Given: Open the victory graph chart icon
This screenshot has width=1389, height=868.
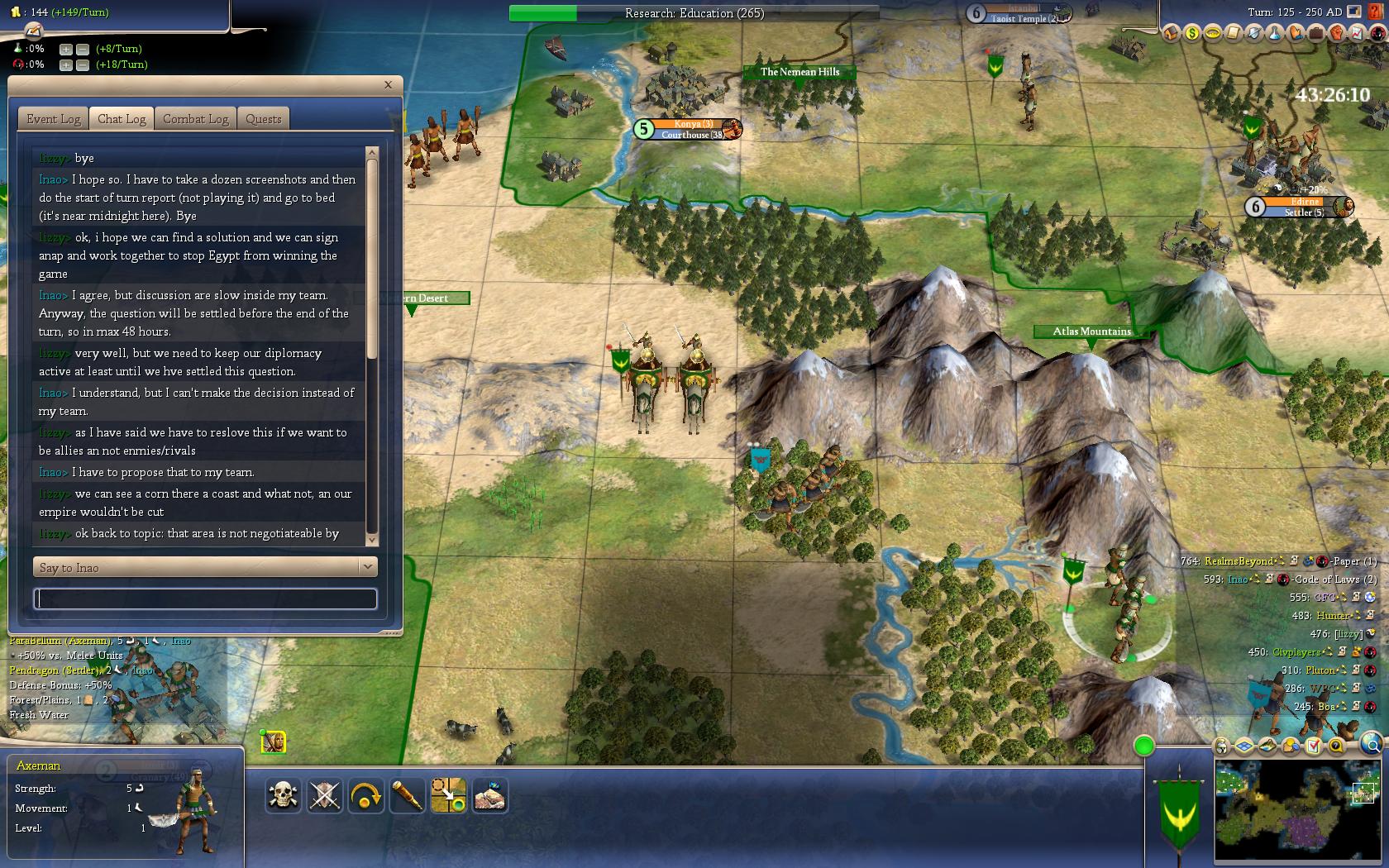Looking at the screenshot, I should [1356, 34].
